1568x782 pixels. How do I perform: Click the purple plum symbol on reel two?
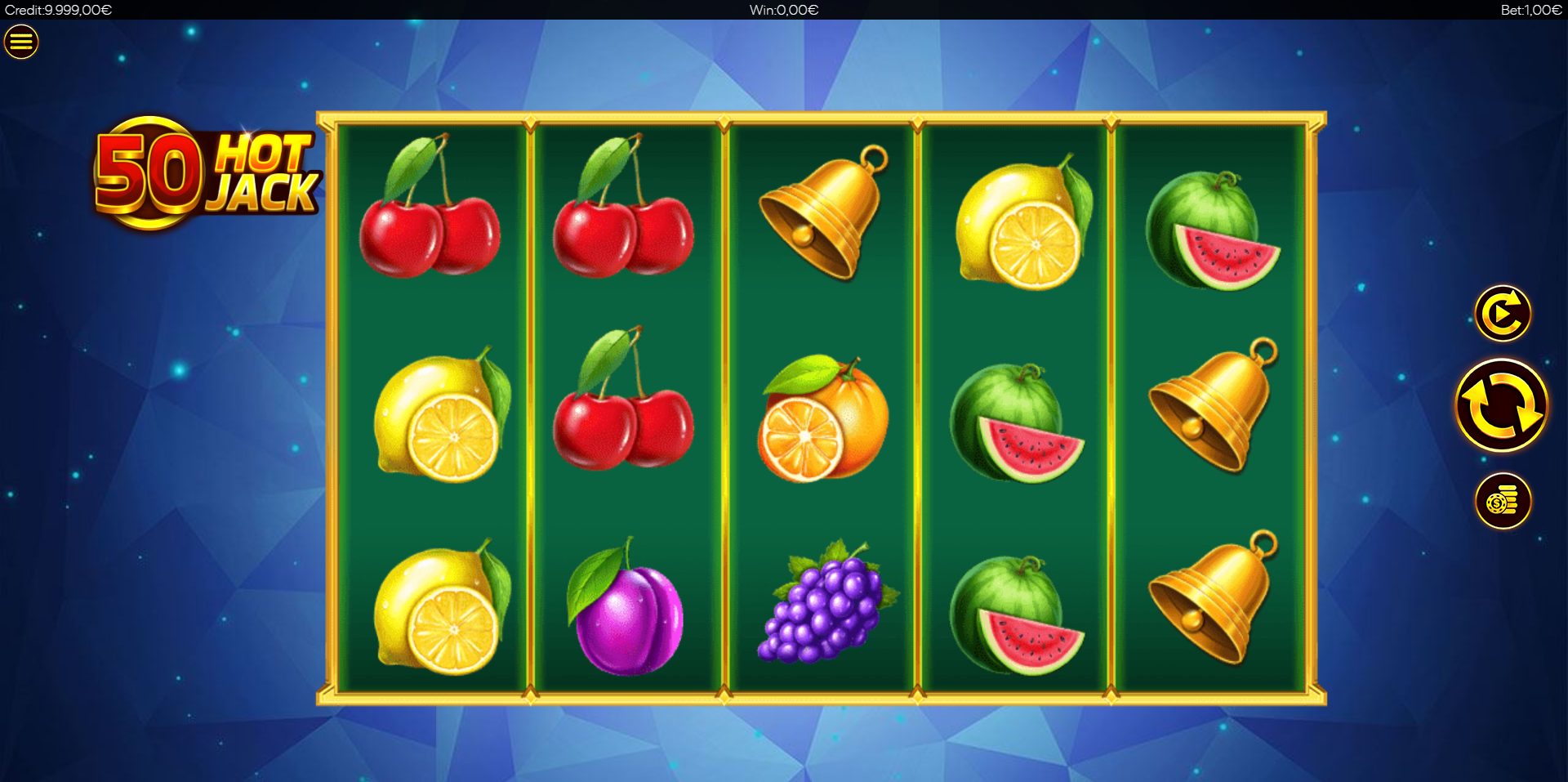[627, 614]
